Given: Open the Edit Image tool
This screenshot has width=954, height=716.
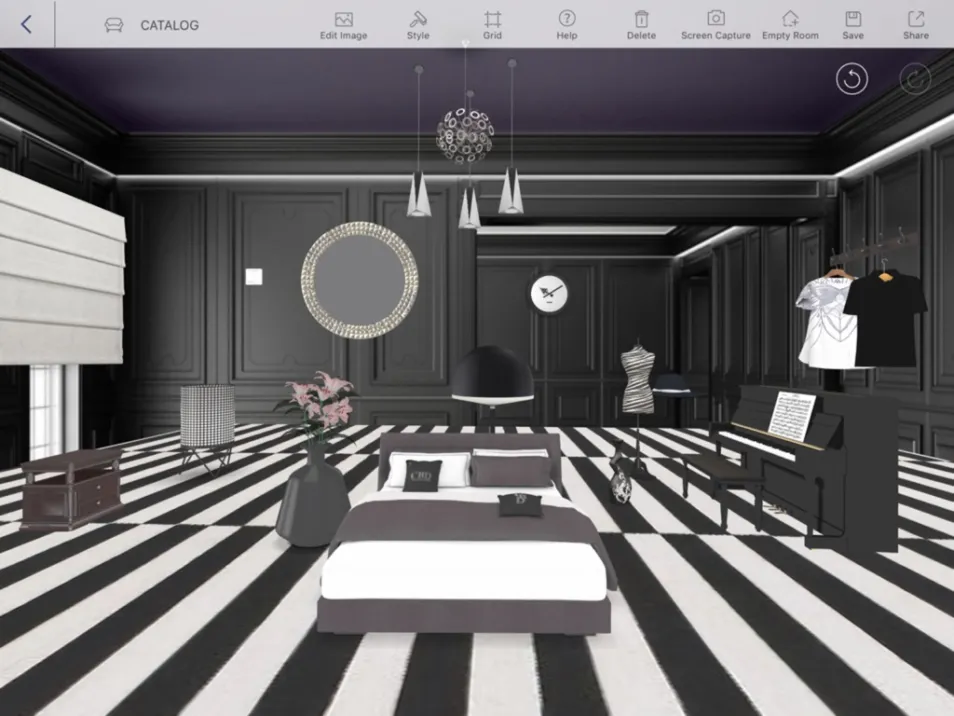Looking at the screenshot, I should [x=343, y=25].
